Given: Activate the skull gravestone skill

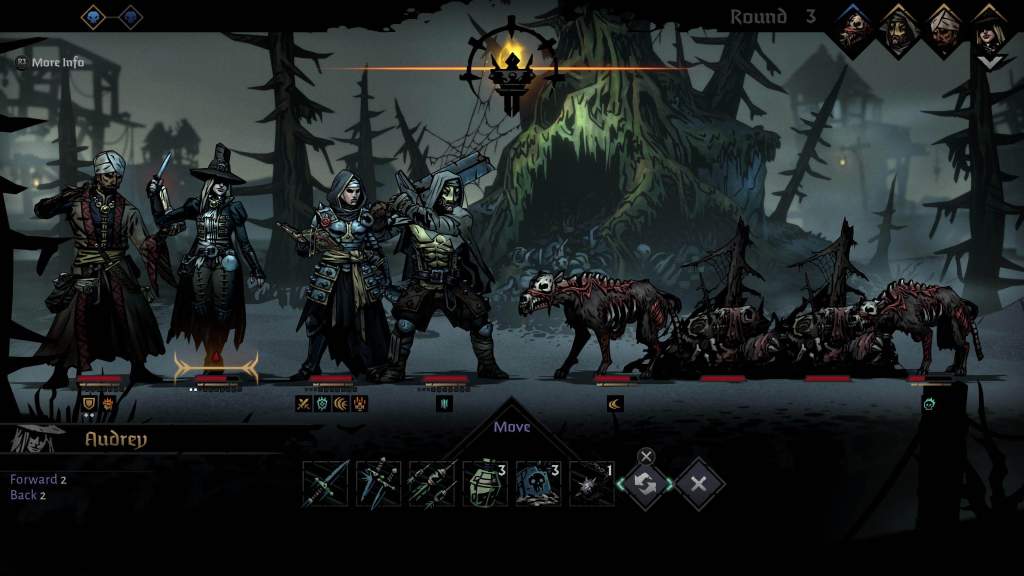Looking at the screenshot, I should [x=538, y=484].
